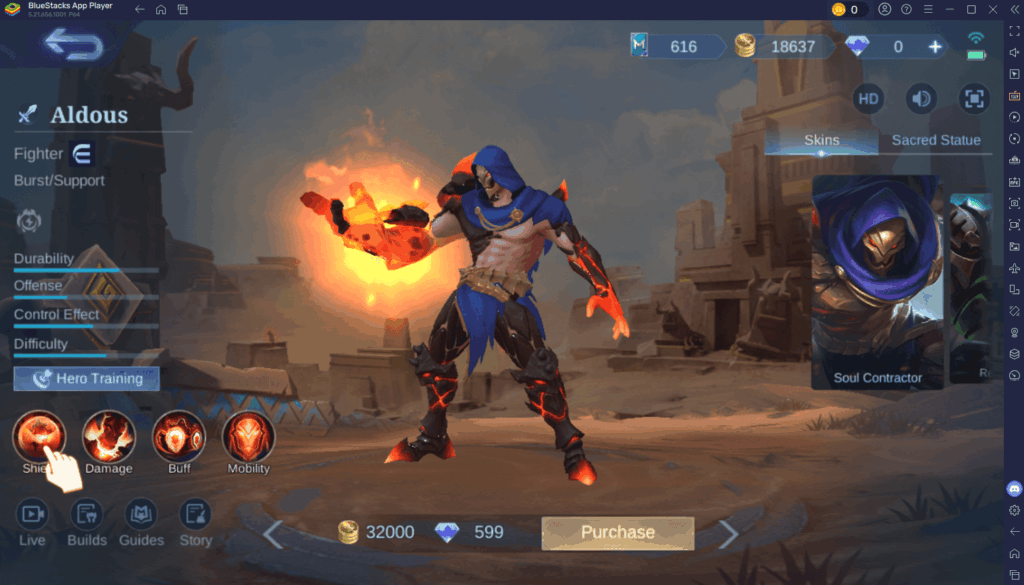Toggle HD display mode
The height and width of the screenshot is (585, 1024).
(868, 98)
